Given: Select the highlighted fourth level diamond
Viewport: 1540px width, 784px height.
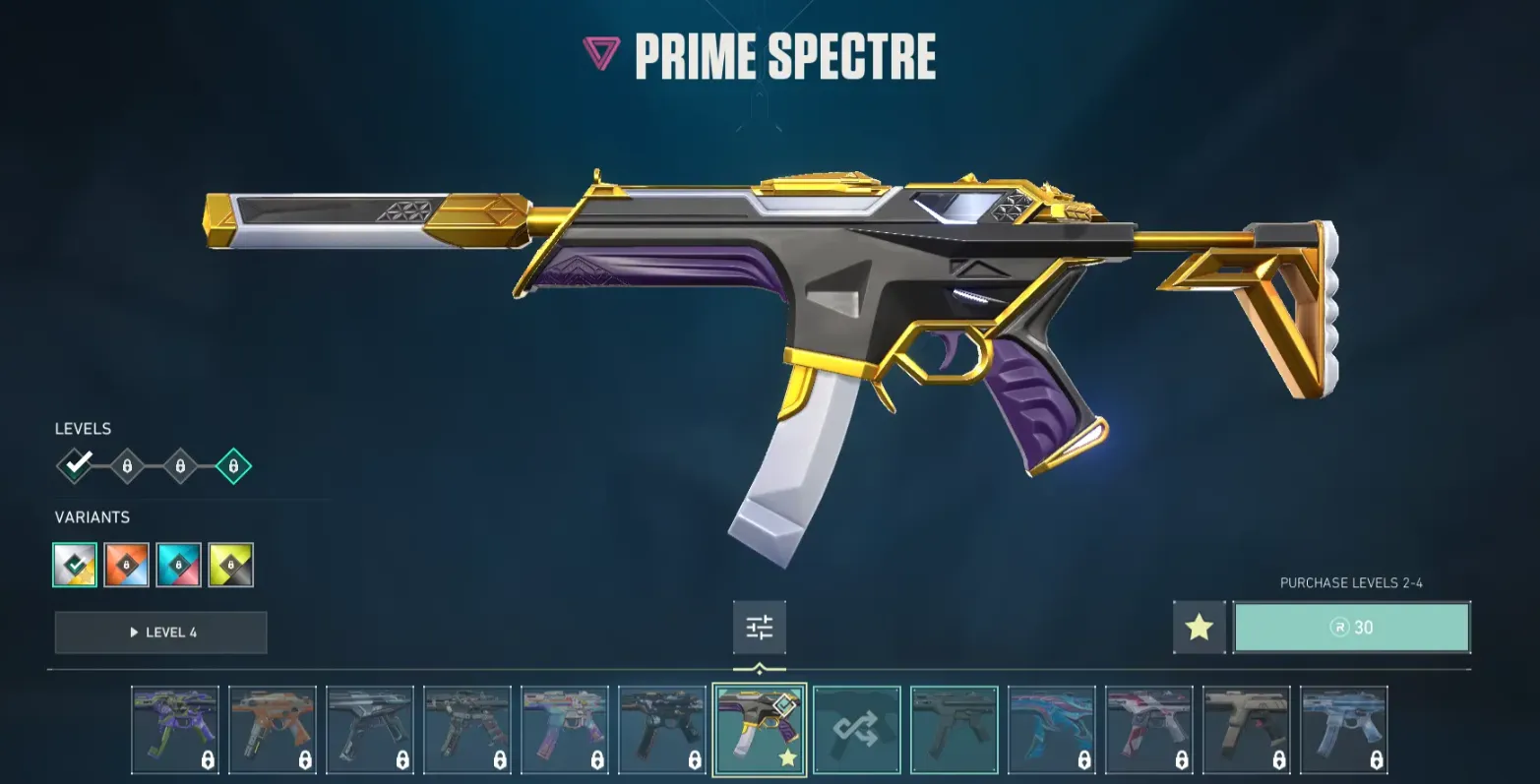Looking at the screenshot, I should [x=233, y=465].
